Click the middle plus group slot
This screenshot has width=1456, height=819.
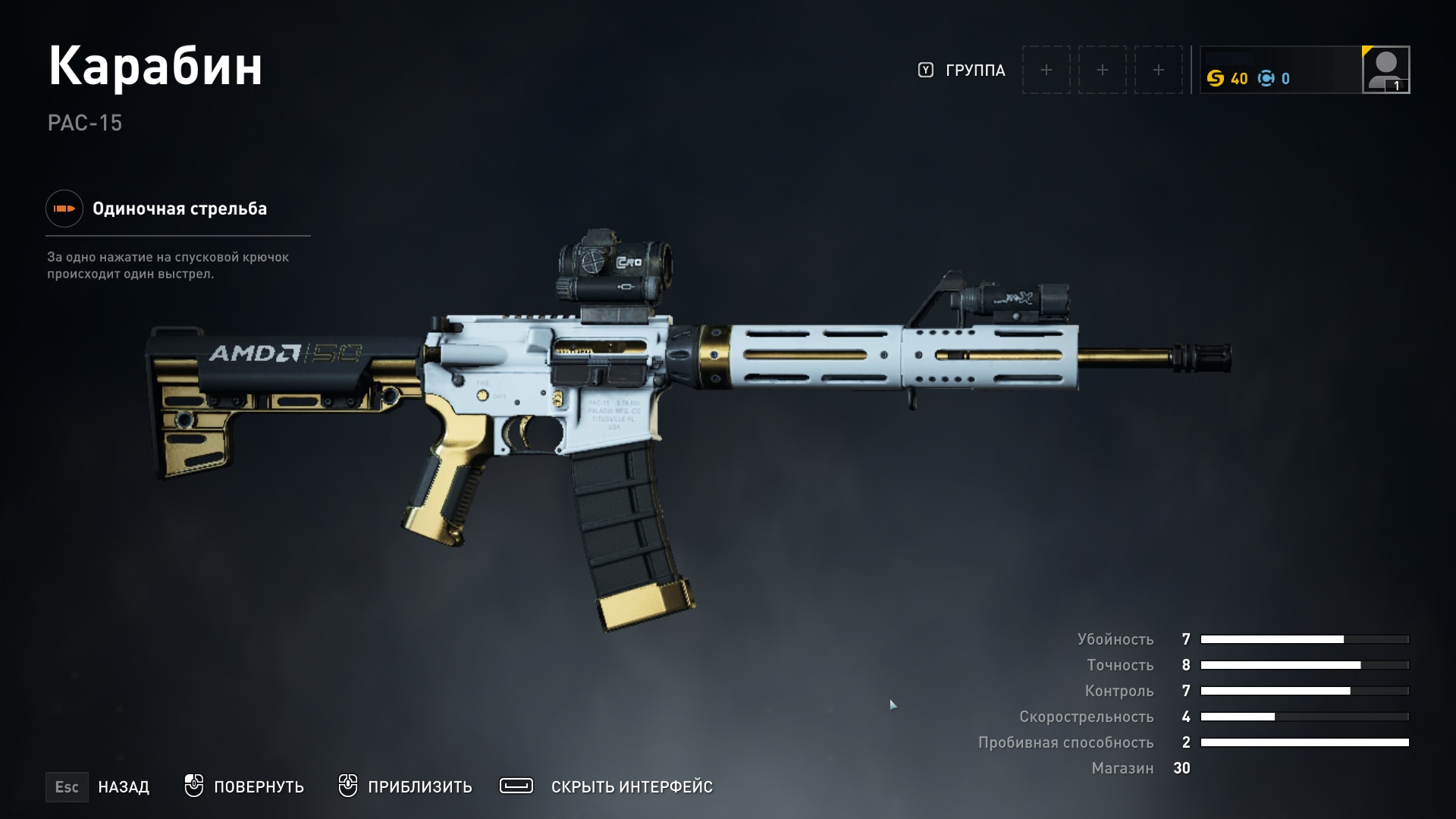tap(1102, 69)
